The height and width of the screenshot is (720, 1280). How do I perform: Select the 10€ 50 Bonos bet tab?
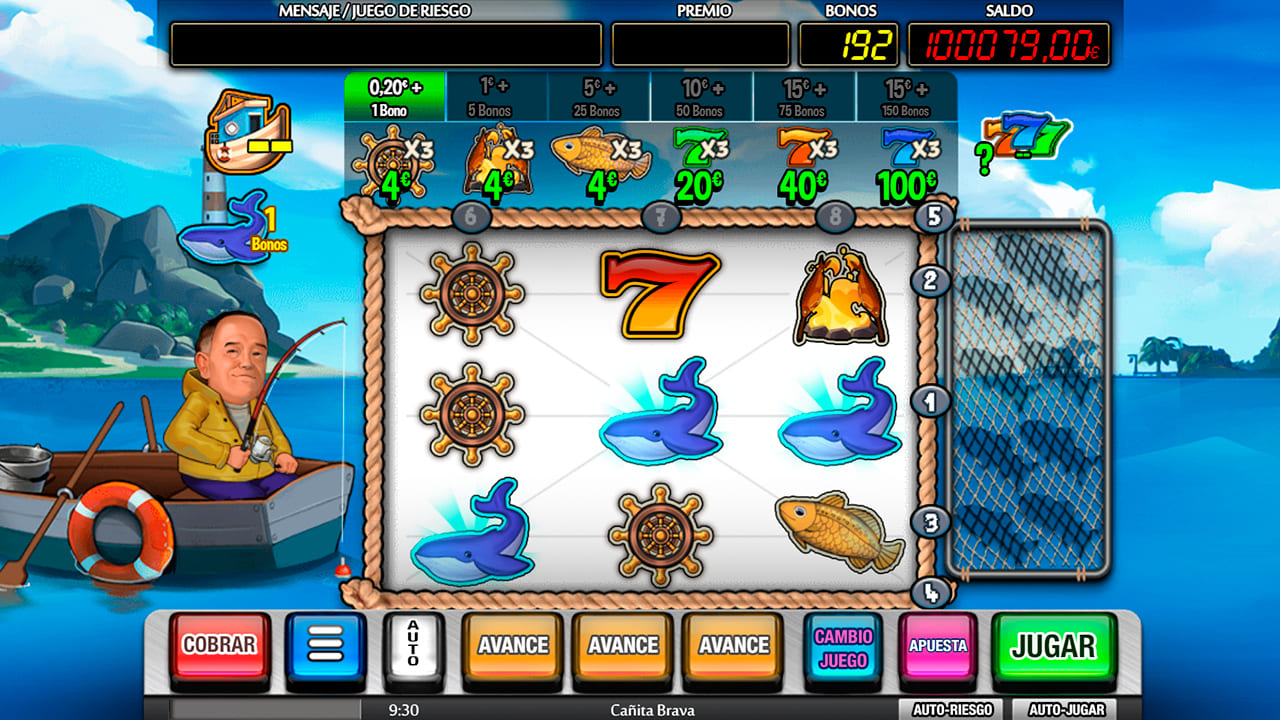point(701,97)
